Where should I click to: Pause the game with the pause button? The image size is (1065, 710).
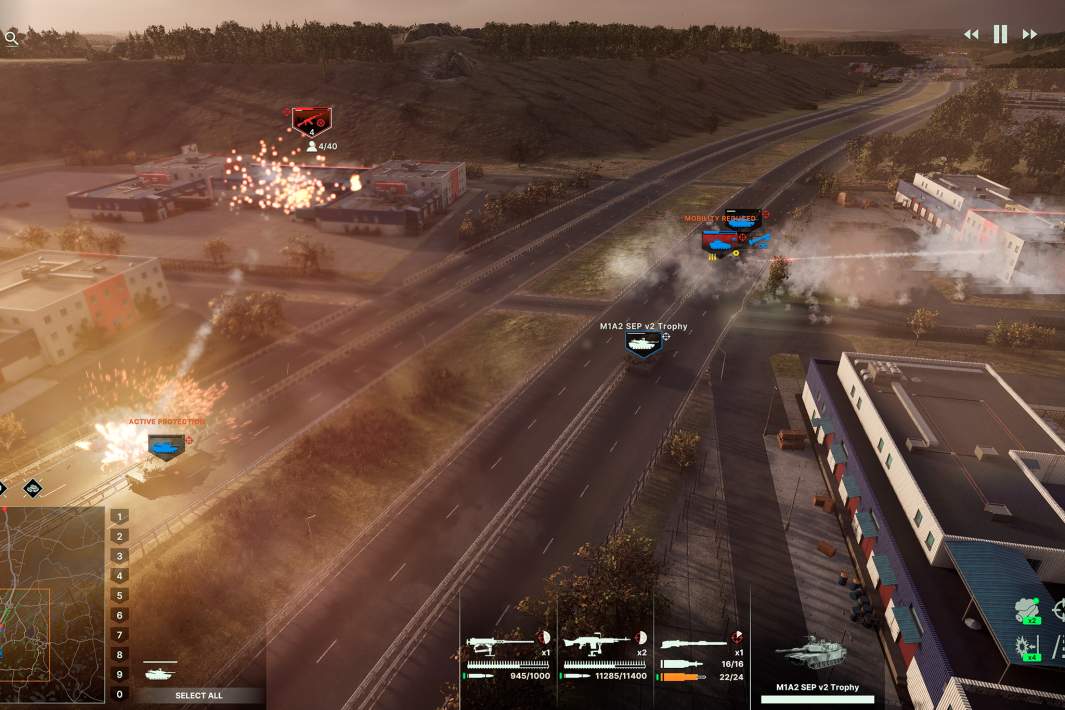click(1000, 34)
